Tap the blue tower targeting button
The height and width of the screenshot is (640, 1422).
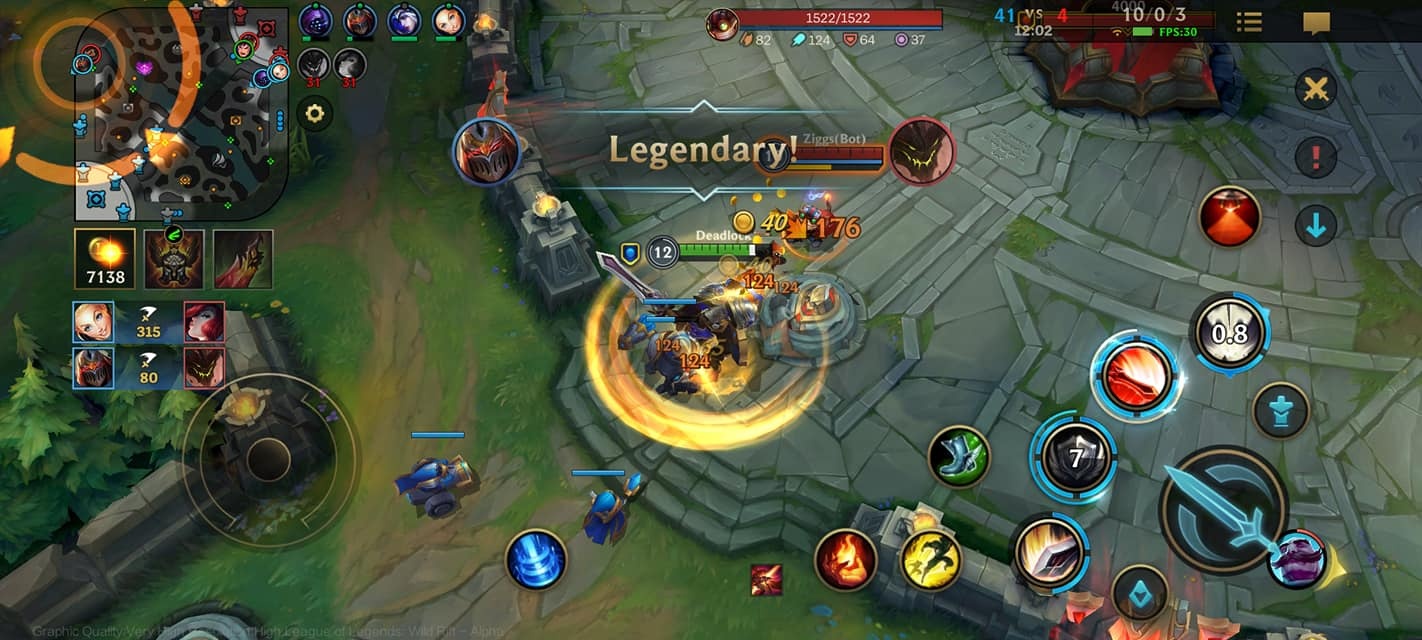coord(1281,411)
